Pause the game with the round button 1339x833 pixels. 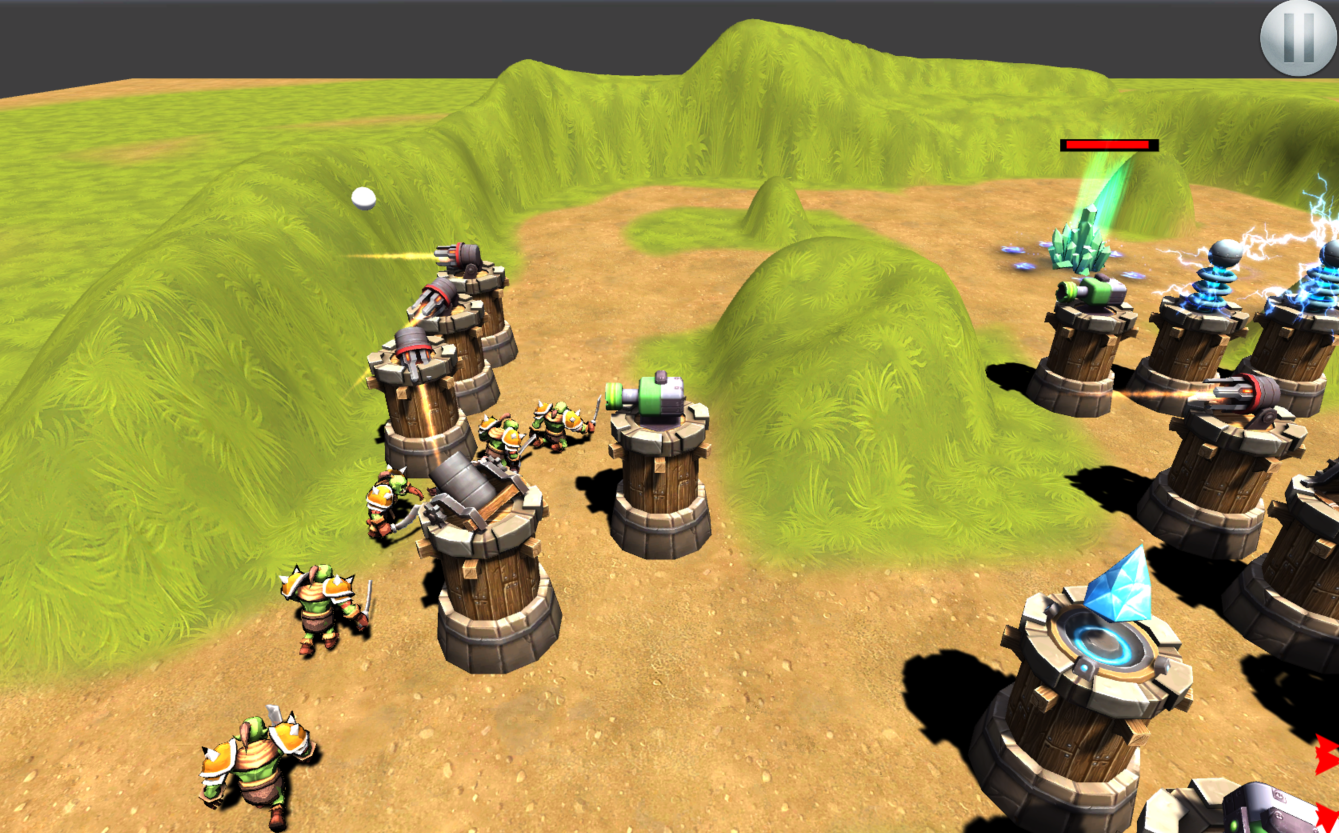[x=1297, y=38]
